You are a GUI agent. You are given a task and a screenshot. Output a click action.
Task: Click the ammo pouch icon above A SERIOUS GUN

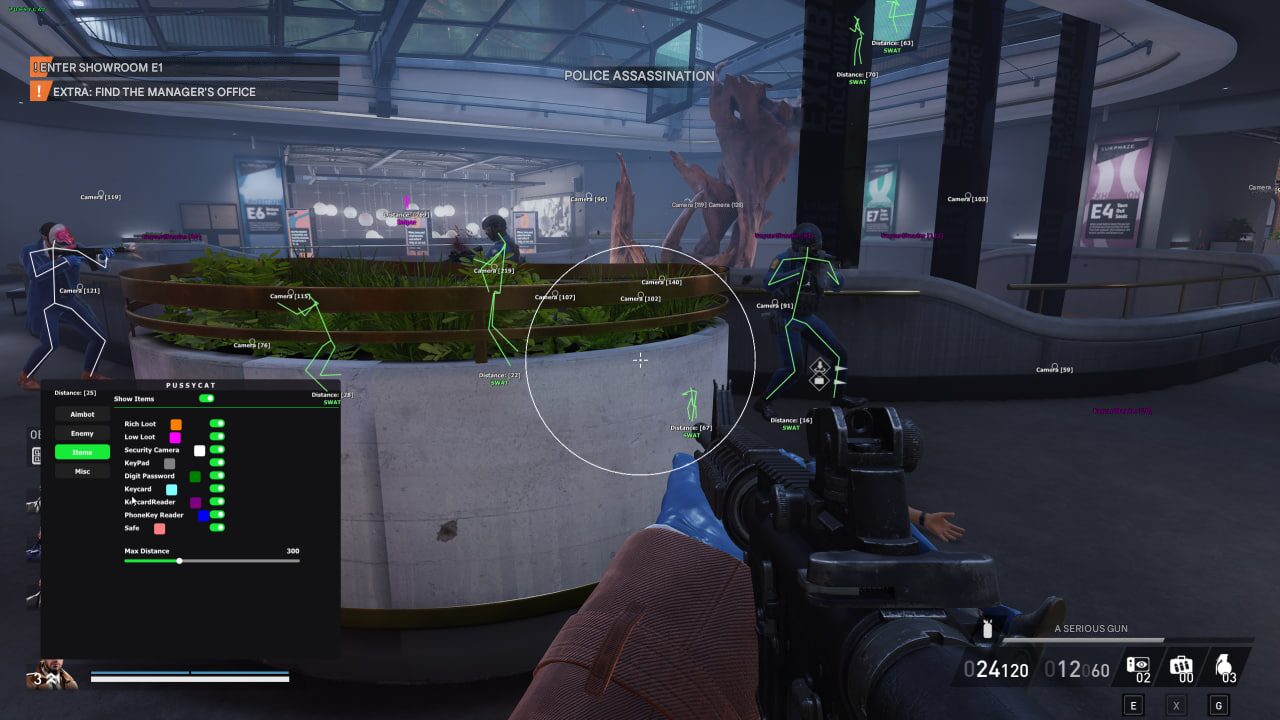pos(986,628)
